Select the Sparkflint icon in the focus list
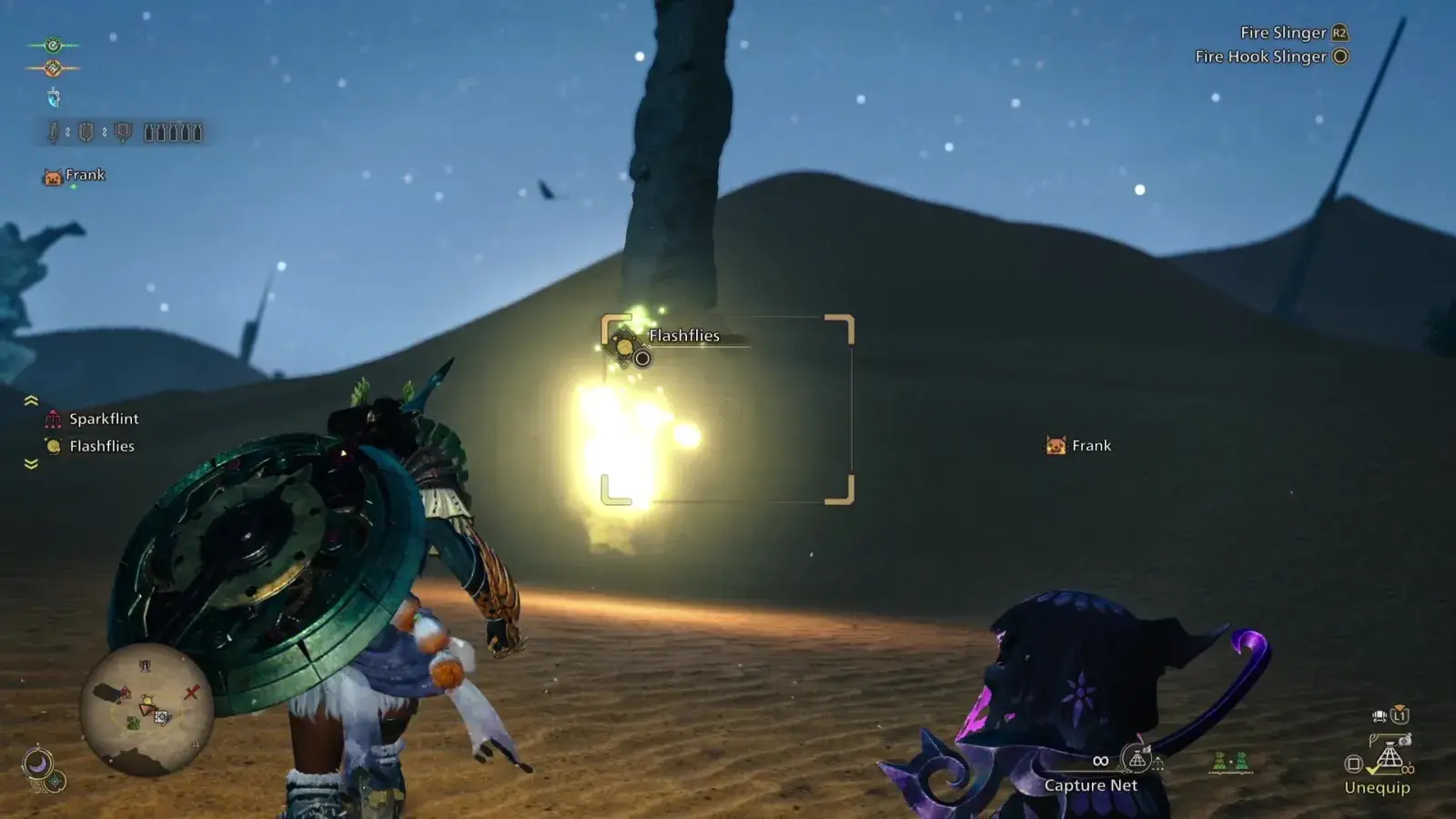This screenshot has width=1456, height=819. coord(52,420)
